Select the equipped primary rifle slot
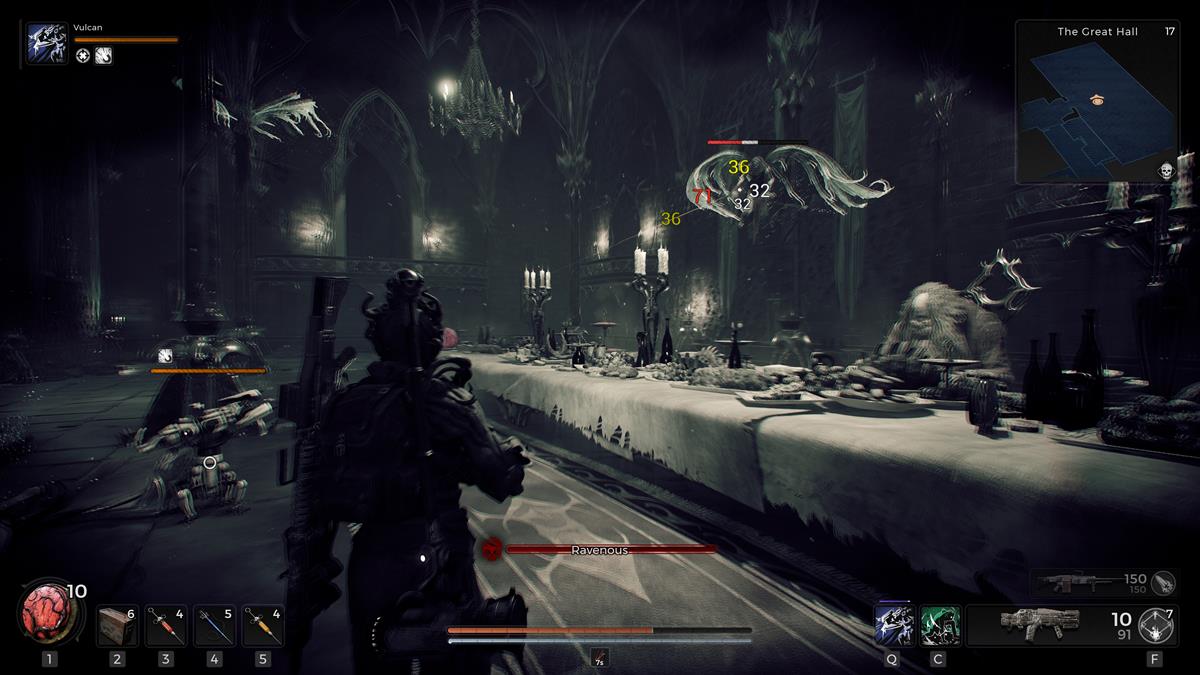This screenshot has width=1200, height=675. click(x=1040, y=624)
